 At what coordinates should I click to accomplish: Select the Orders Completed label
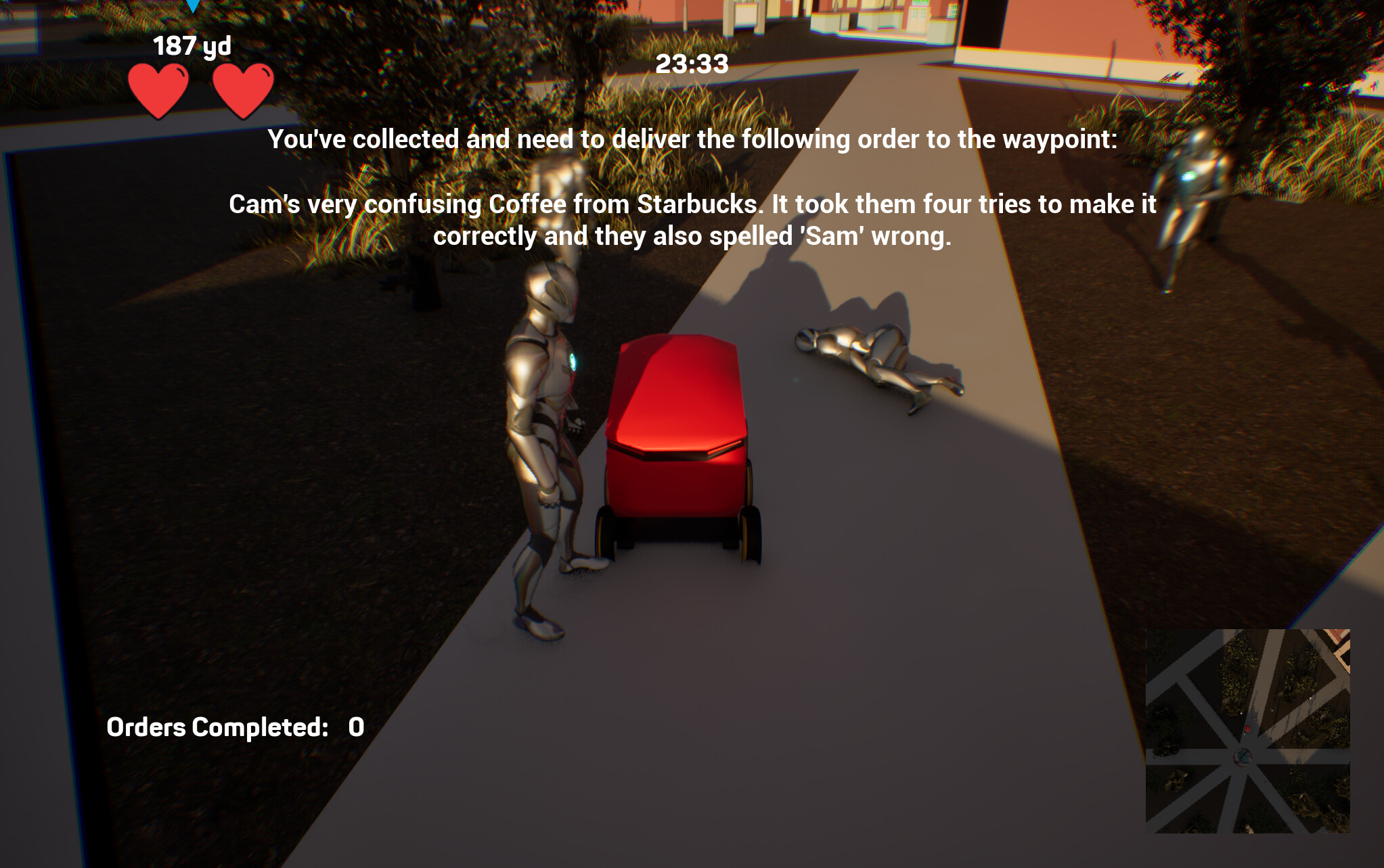(218, 727)
